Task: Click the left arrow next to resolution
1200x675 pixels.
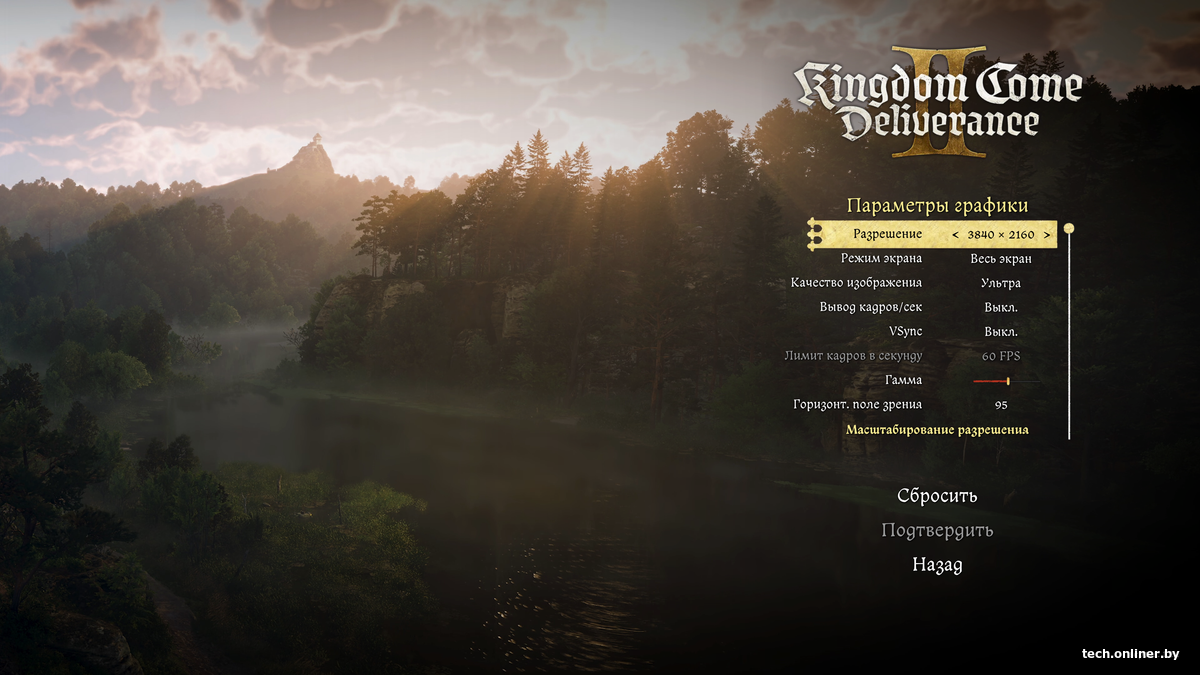Action: tap(955, 235)
